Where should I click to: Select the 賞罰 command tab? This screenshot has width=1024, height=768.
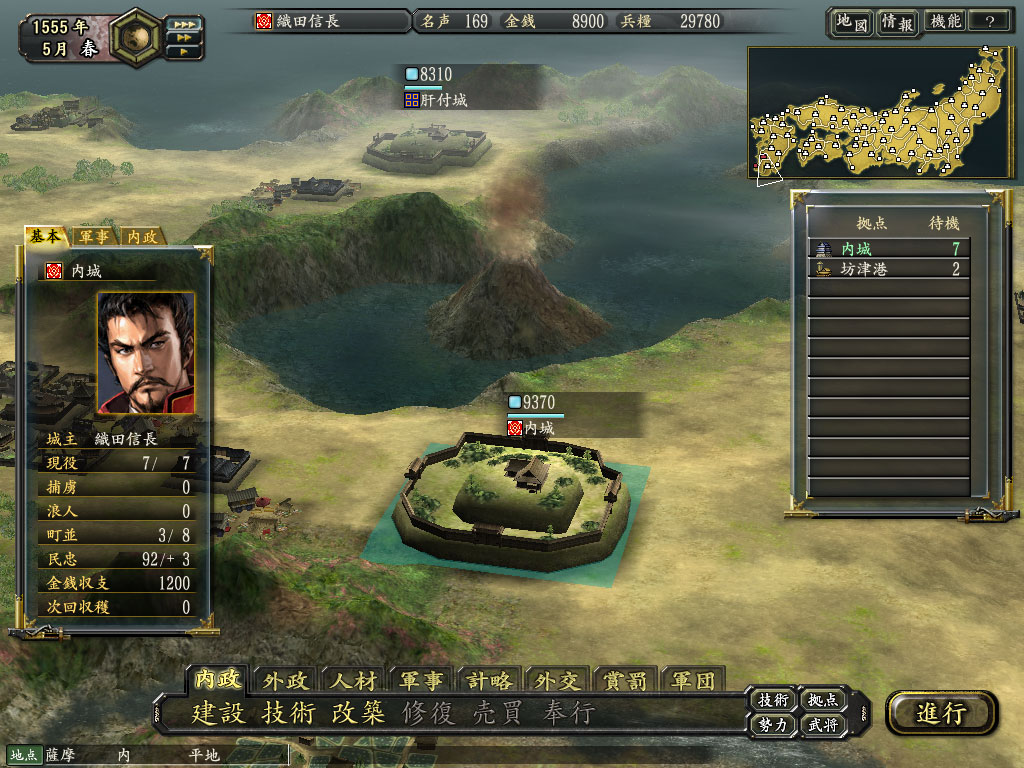tap(626, 681)
